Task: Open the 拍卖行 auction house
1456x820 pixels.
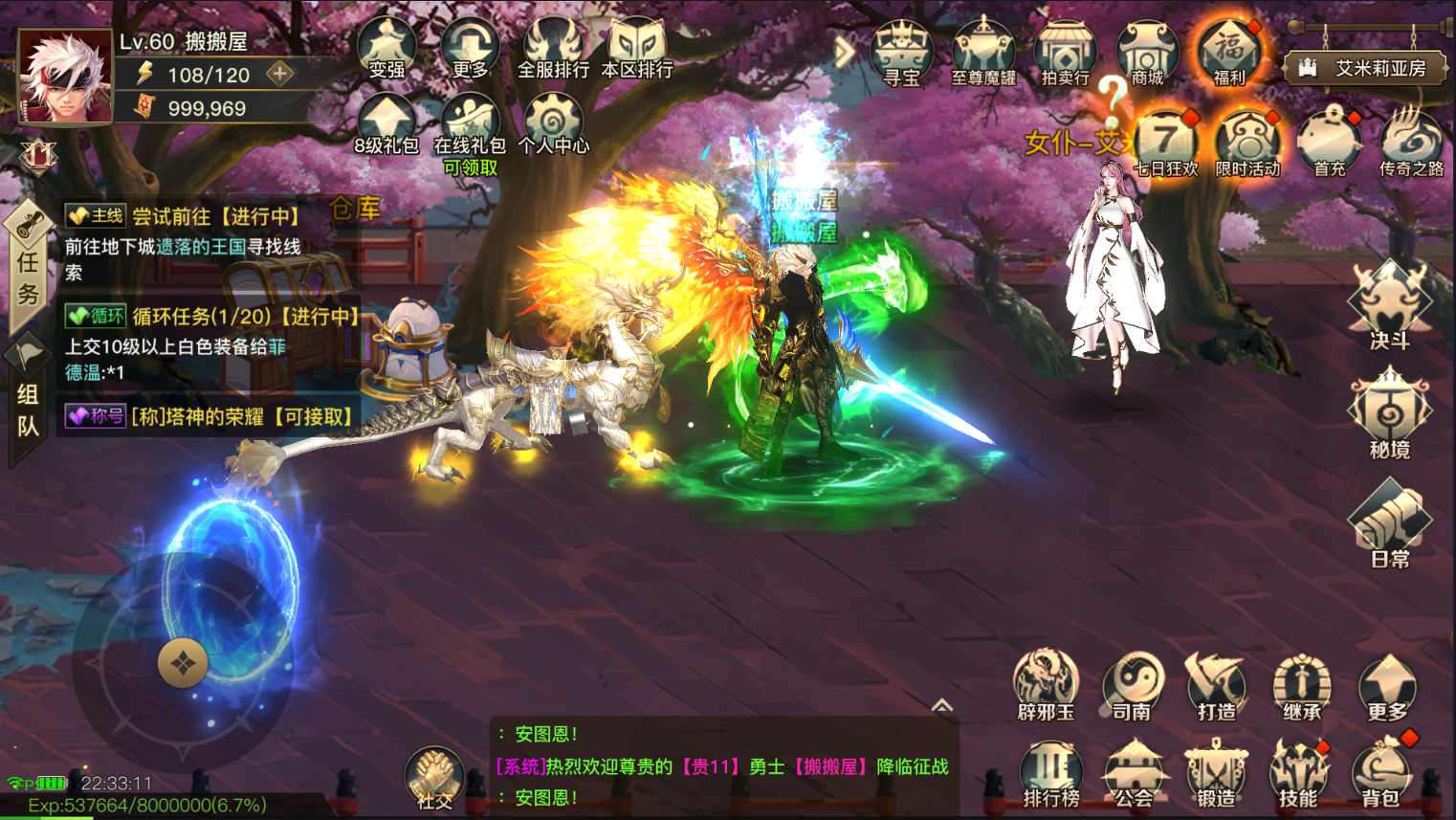Action: tap(1065, 53)
